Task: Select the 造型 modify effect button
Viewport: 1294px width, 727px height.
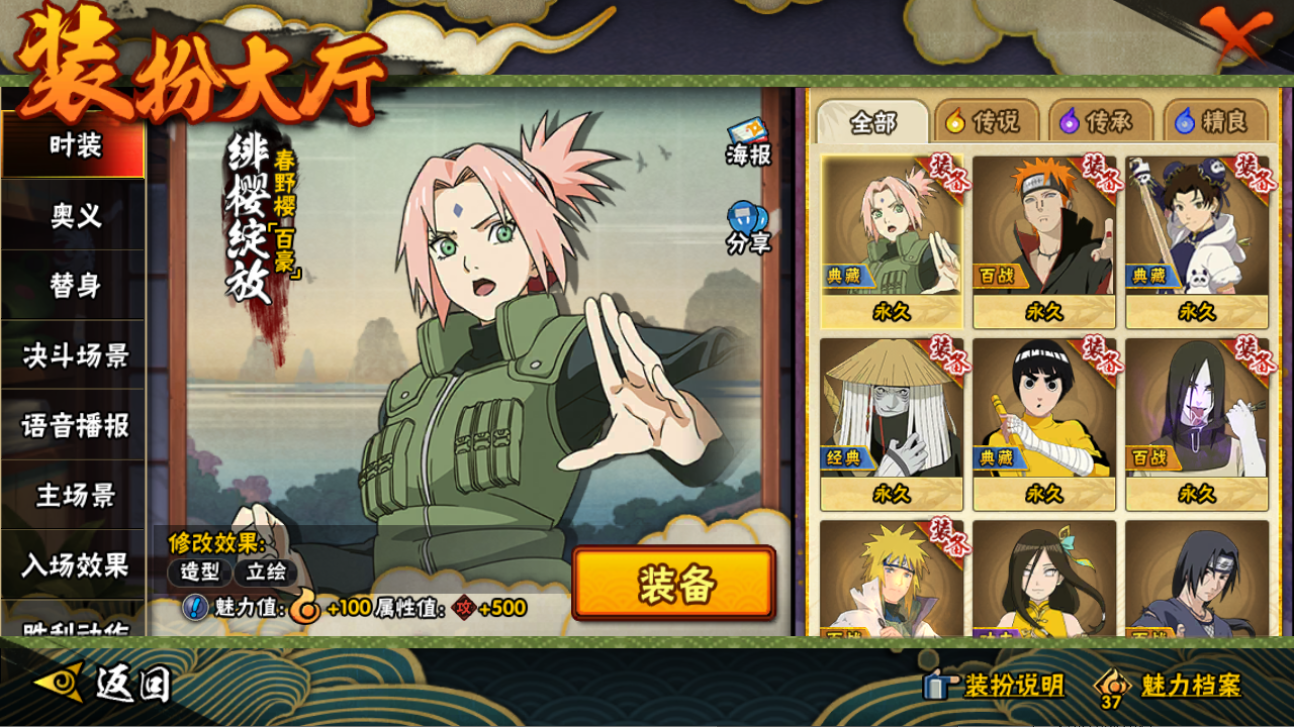Action: (200, 572)
